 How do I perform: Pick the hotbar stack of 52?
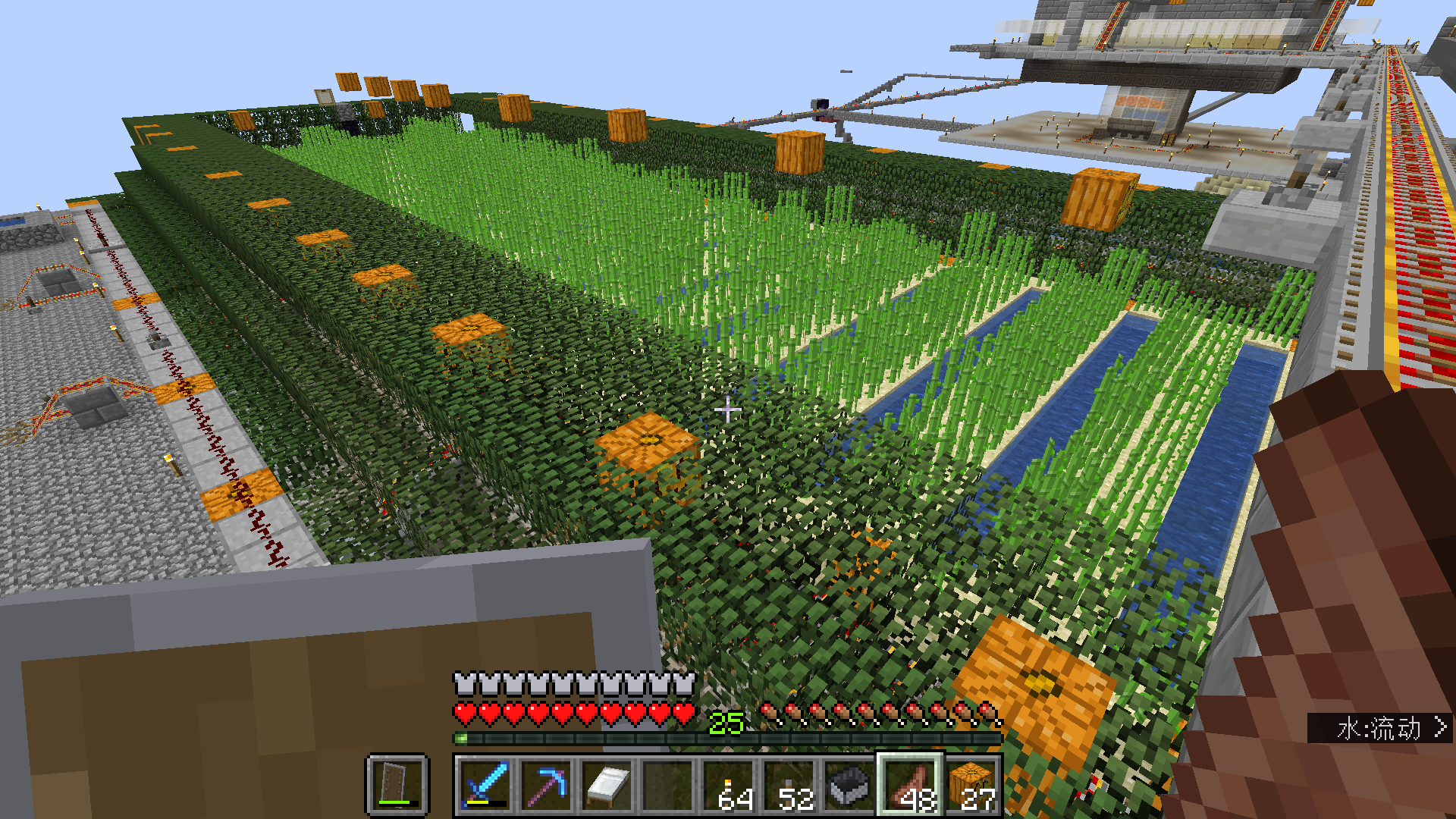[789, 786]
